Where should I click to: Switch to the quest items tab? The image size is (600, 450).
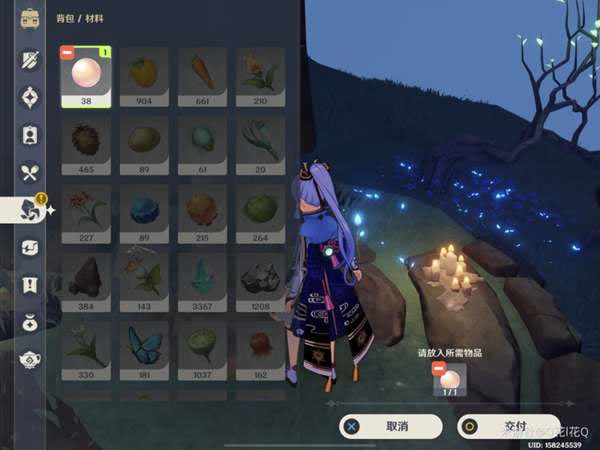30,284
